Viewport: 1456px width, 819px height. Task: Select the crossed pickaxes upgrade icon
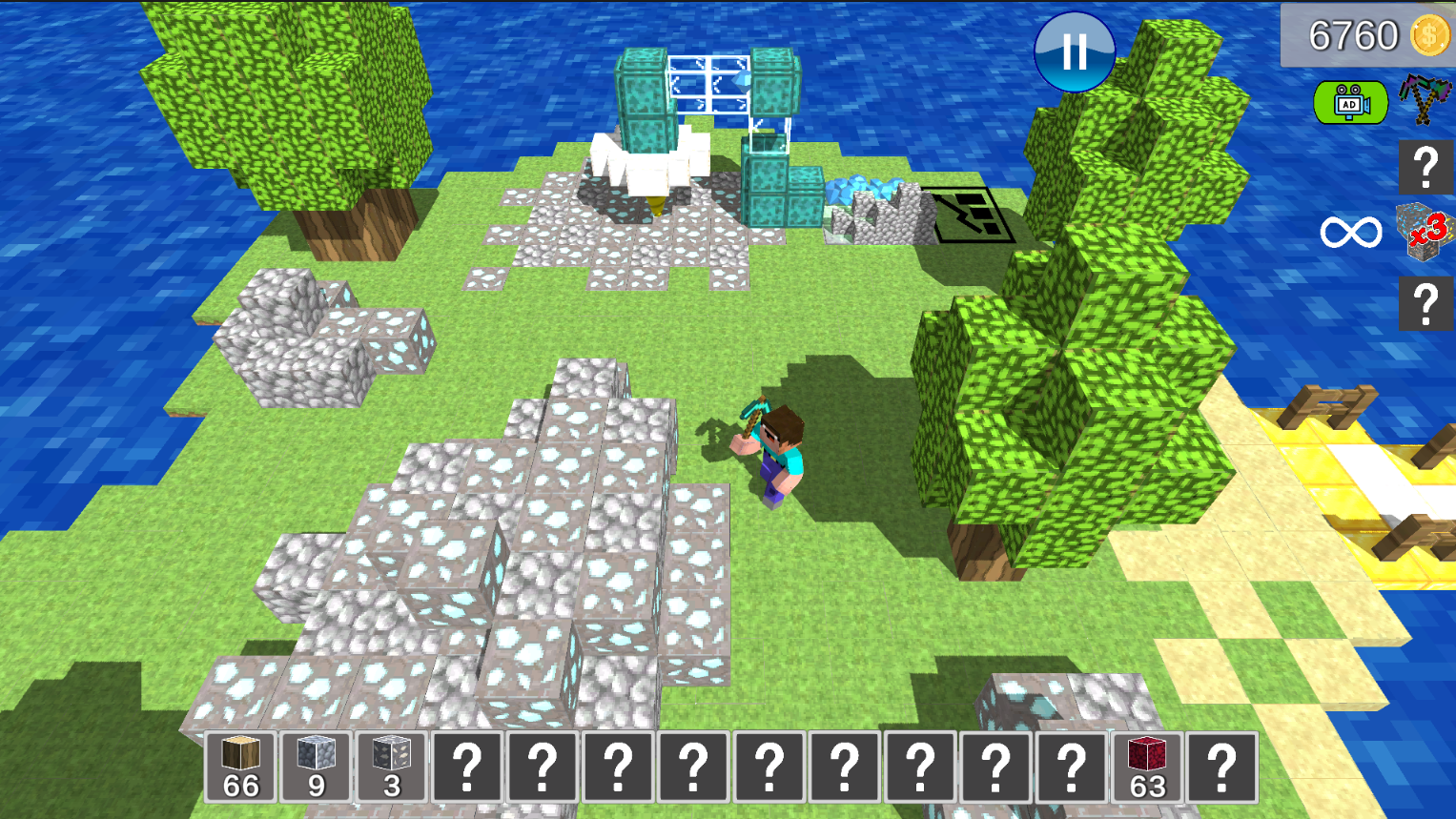(1425, 102)
